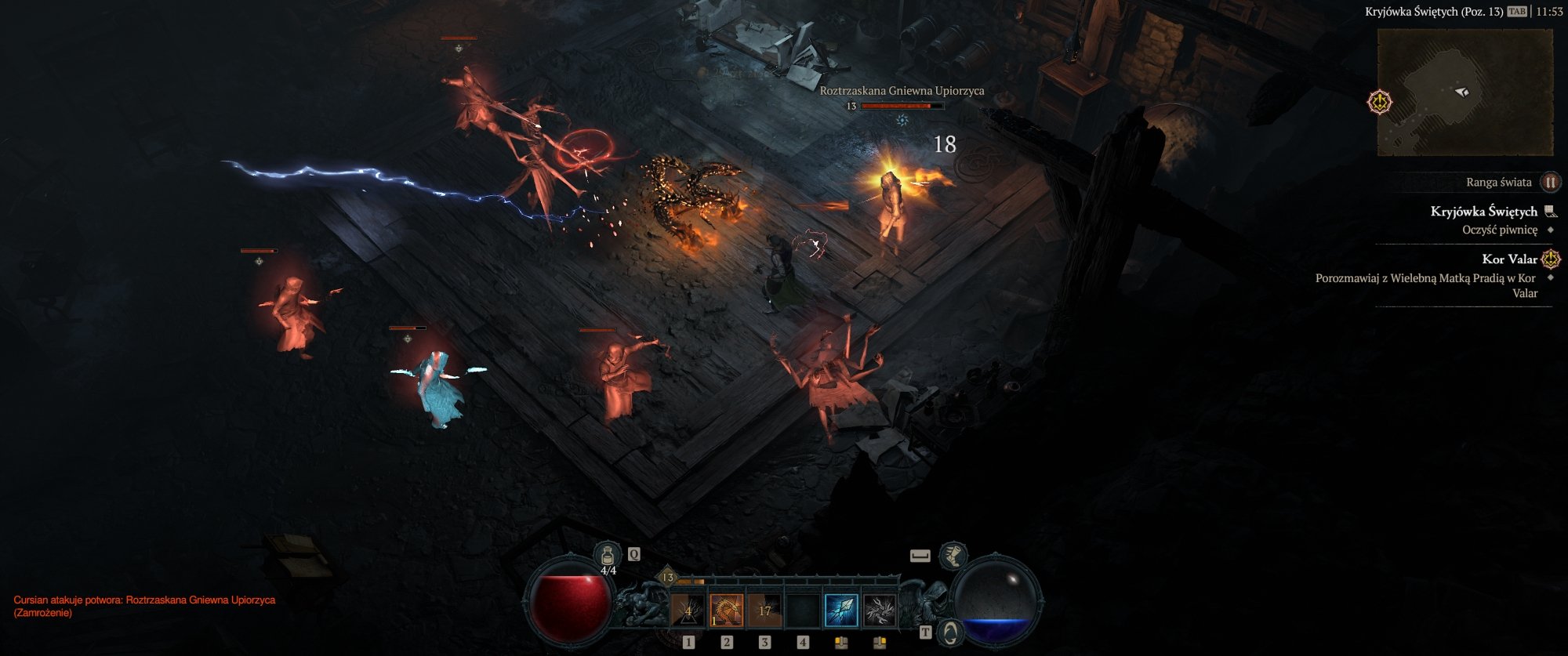Select the skill slot showing cooldown 17
1568x656 pixels.
[764, 611]
